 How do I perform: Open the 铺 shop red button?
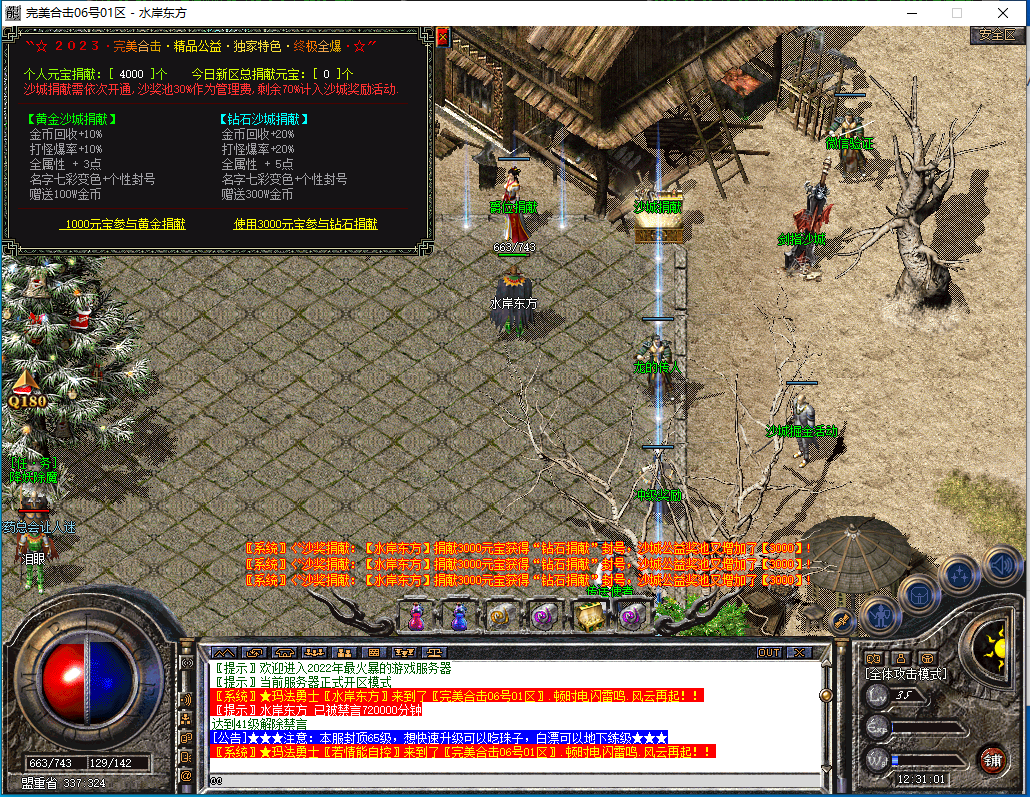click(x=992, y=757)
